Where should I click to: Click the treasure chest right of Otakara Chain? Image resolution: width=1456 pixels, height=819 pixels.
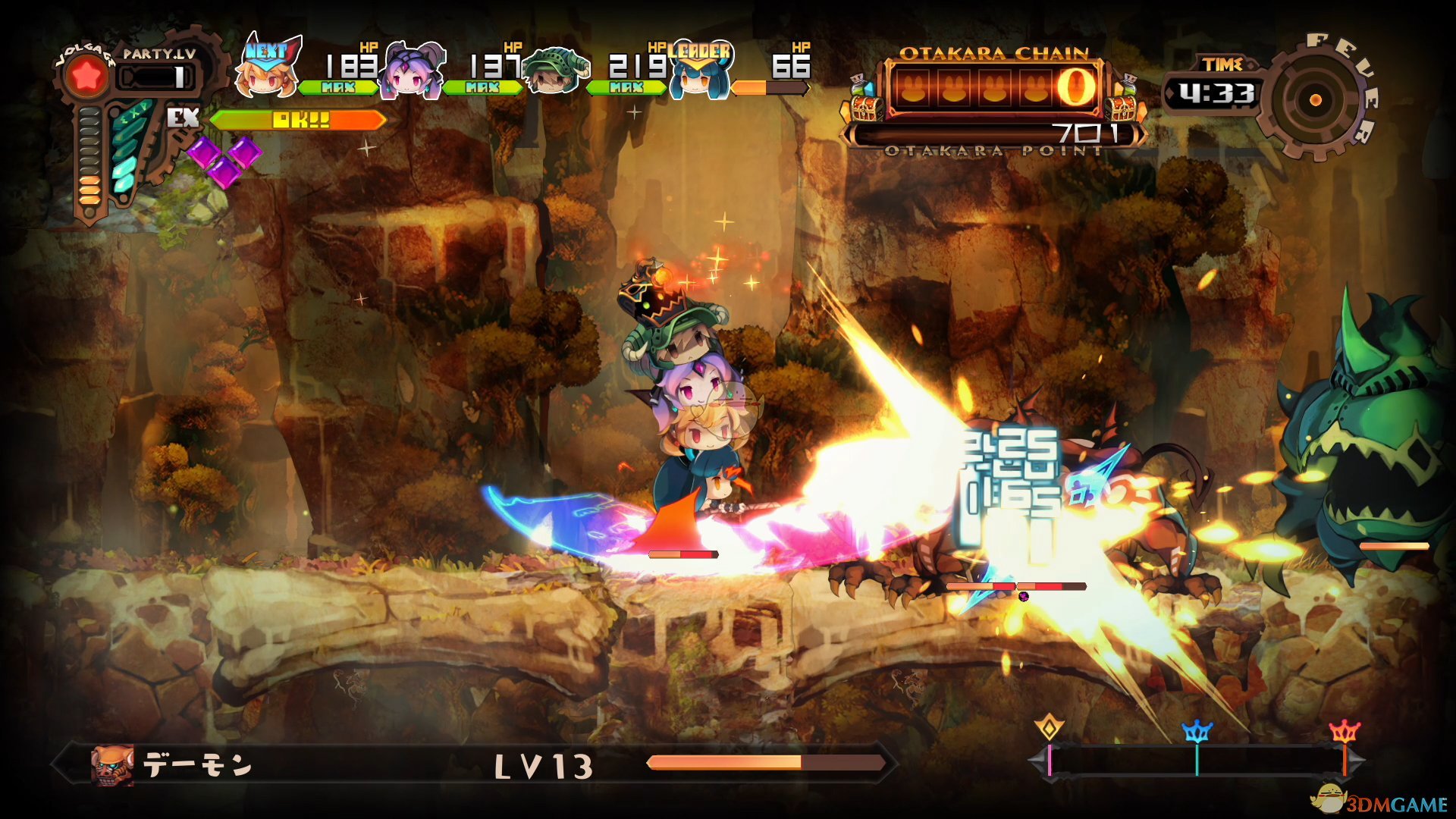(x=1124, y=102)
